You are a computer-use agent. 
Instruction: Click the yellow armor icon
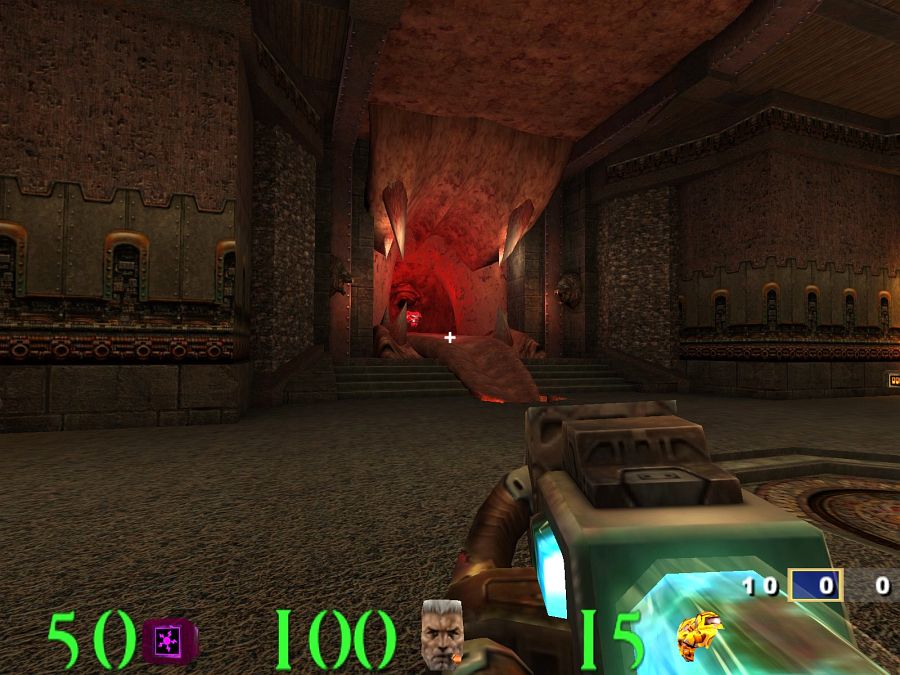click(699, 634)
